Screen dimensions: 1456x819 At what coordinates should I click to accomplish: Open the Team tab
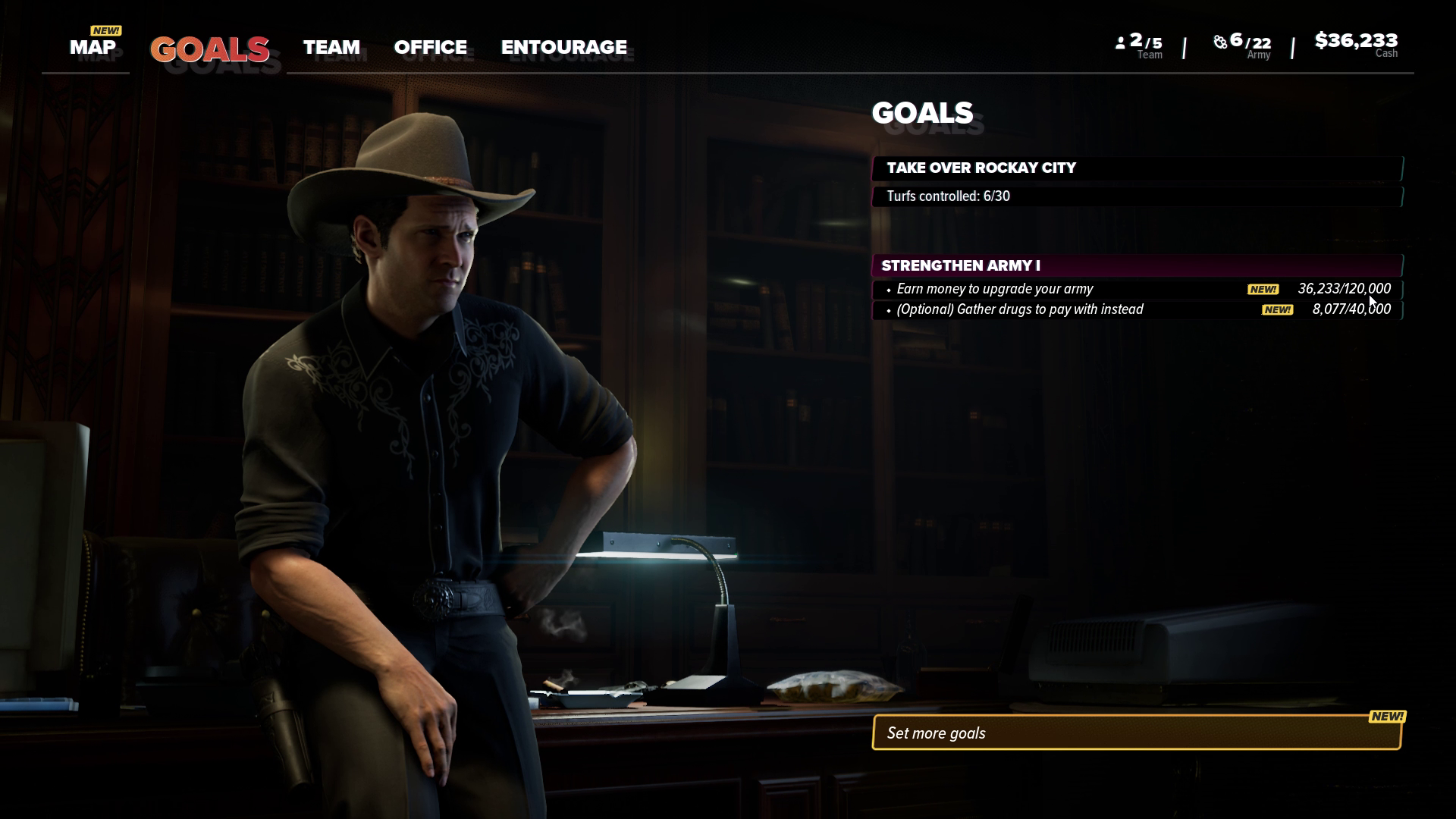[331, 47]
